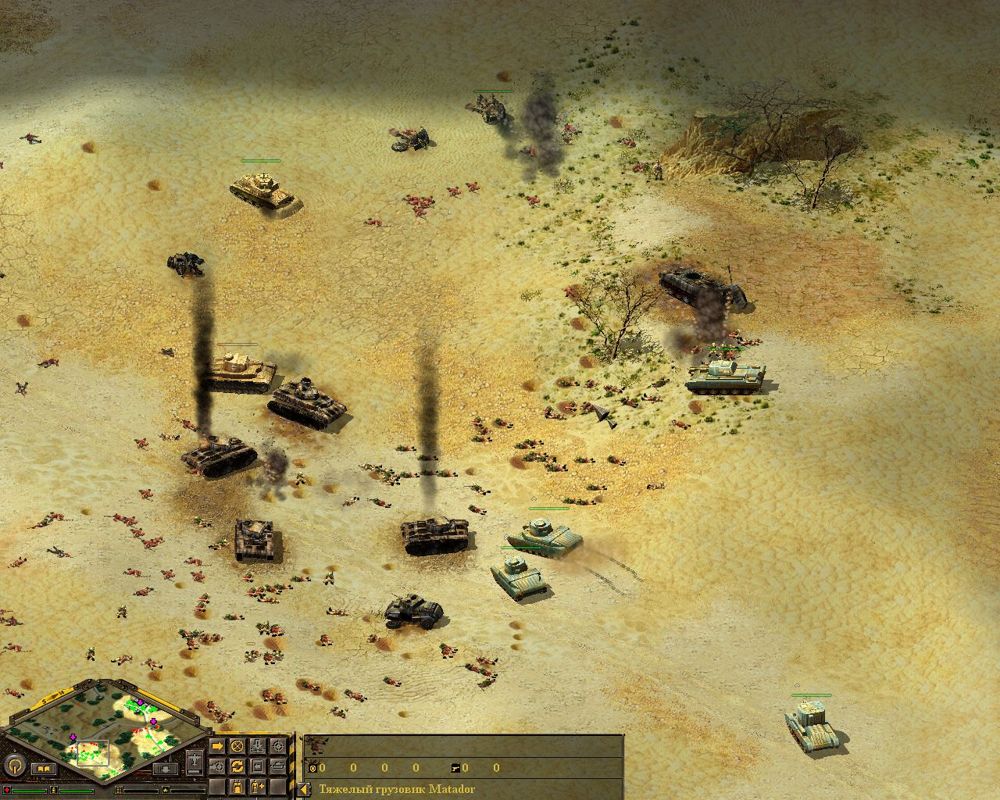Viewport: 1000px width, 800px height.
Task: Select the green tank near the bottom-right
Action: pyautogui.click(x=811, y=724)
